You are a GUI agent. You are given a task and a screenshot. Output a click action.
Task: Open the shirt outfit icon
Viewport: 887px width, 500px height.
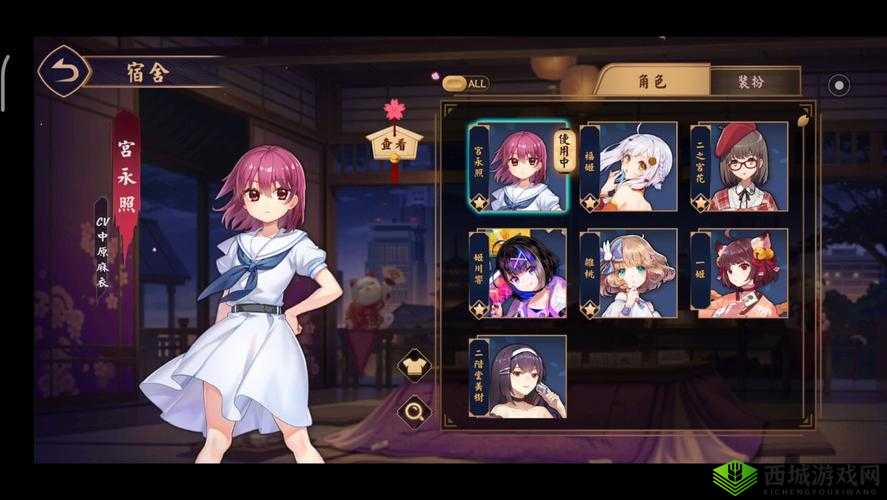coord(411,367)
